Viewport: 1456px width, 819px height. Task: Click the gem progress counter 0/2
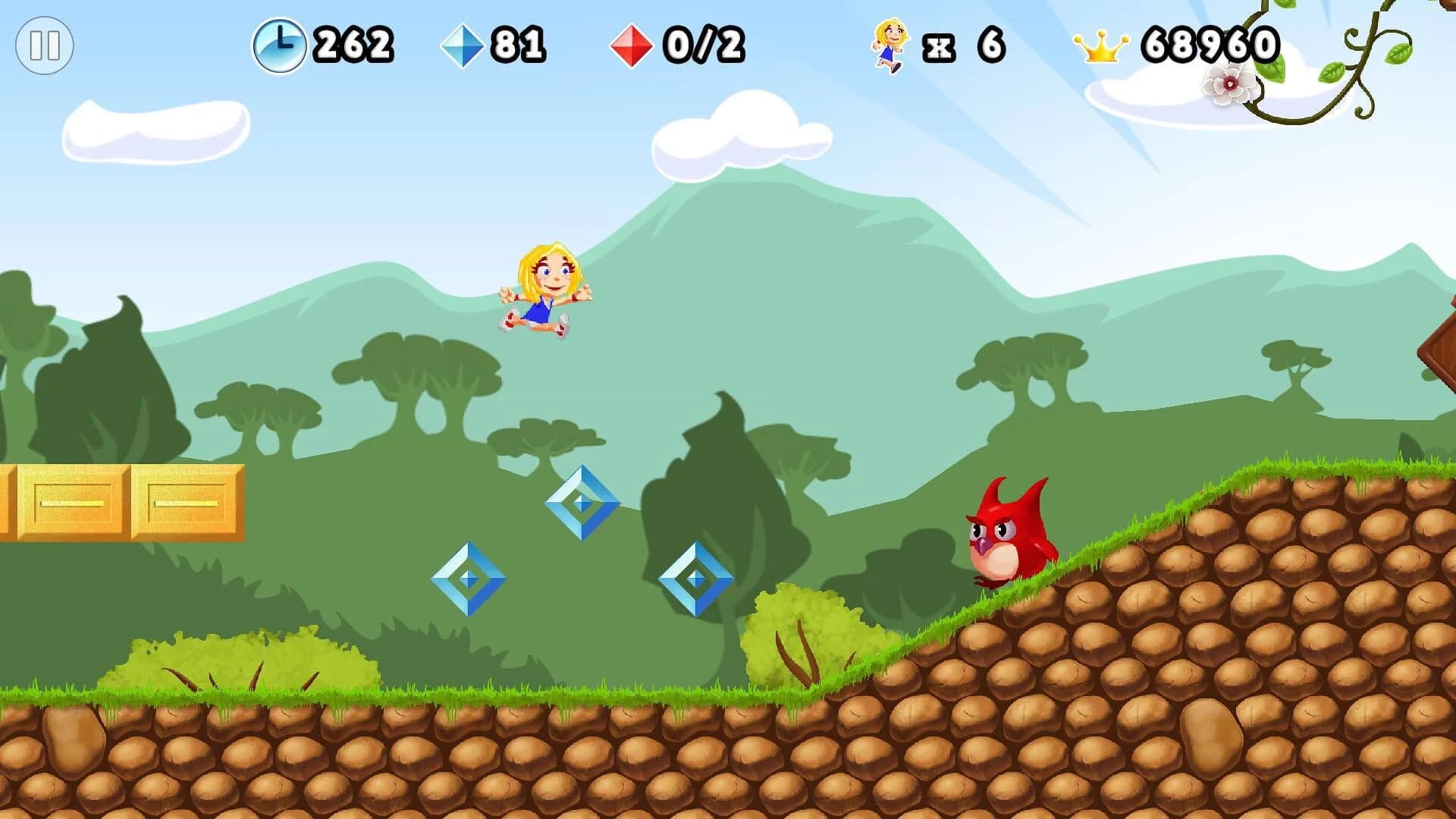click(705, 43)
